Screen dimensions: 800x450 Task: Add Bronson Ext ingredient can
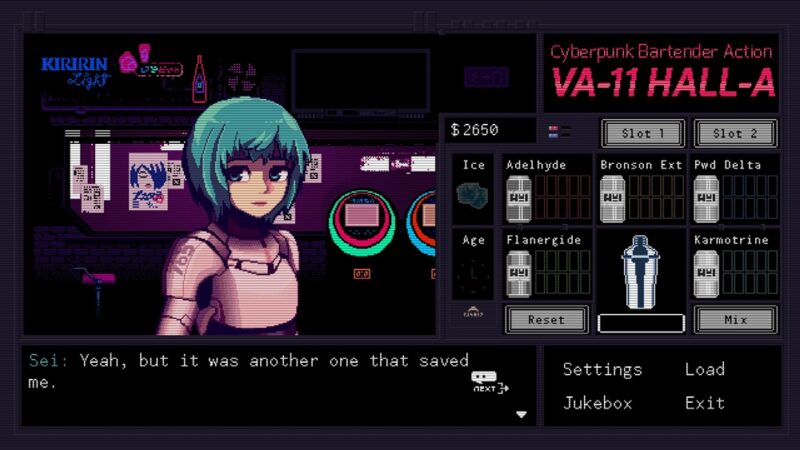click(x=612, y=198)
